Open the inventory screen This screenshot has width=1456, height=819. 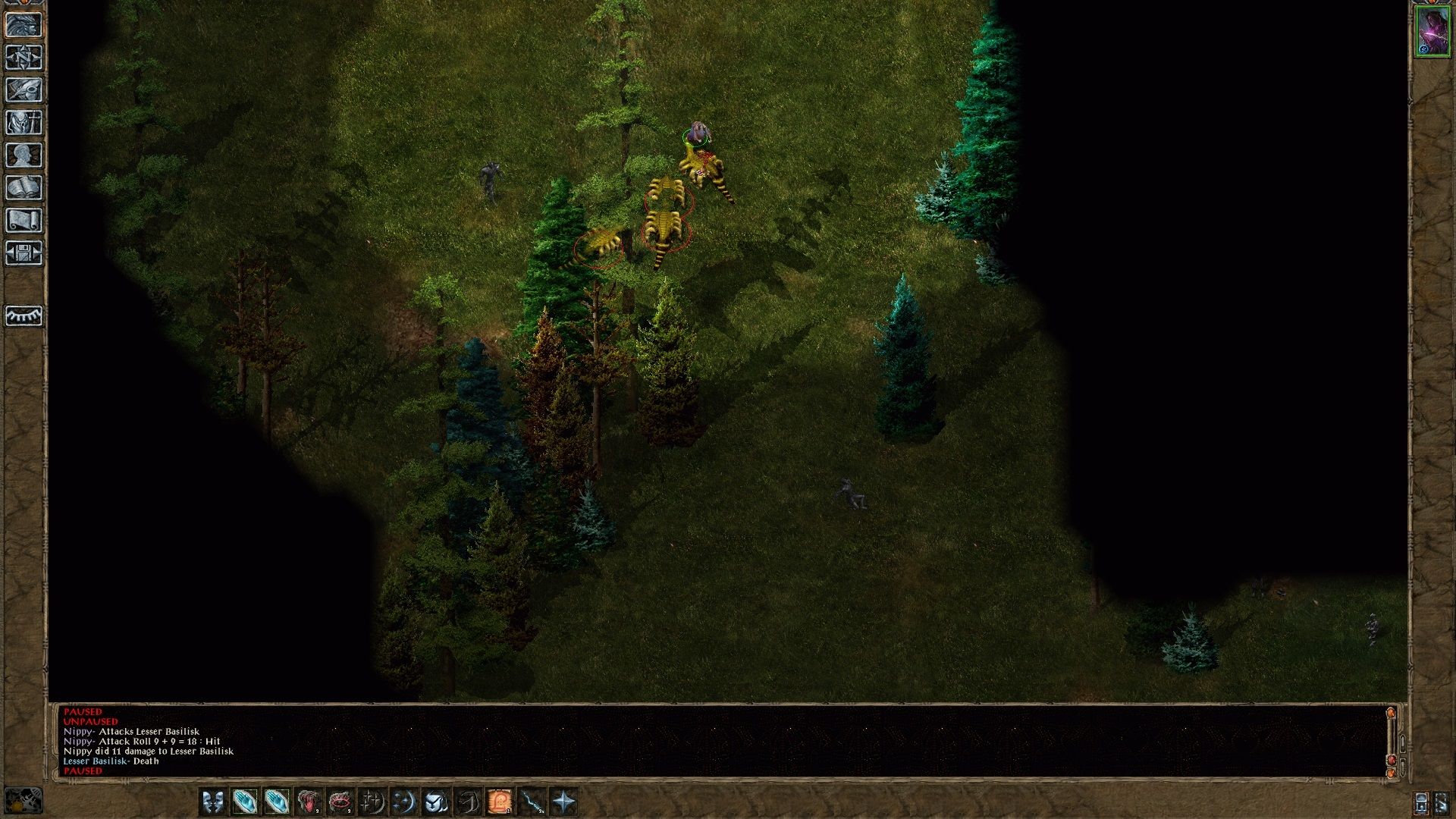24,123
